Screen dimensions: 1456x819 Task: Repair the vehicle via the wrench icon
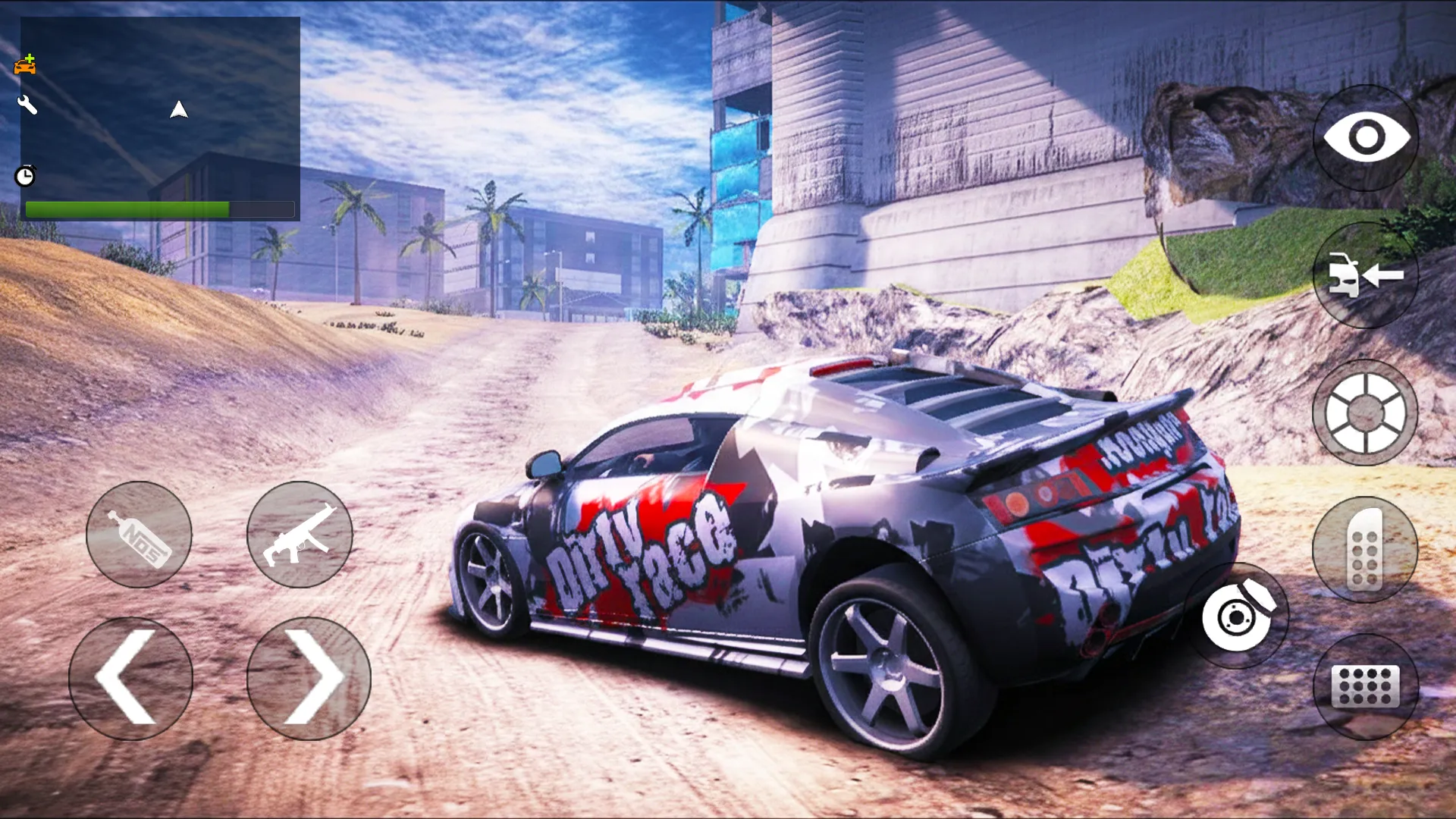click(x=27, y=105)
